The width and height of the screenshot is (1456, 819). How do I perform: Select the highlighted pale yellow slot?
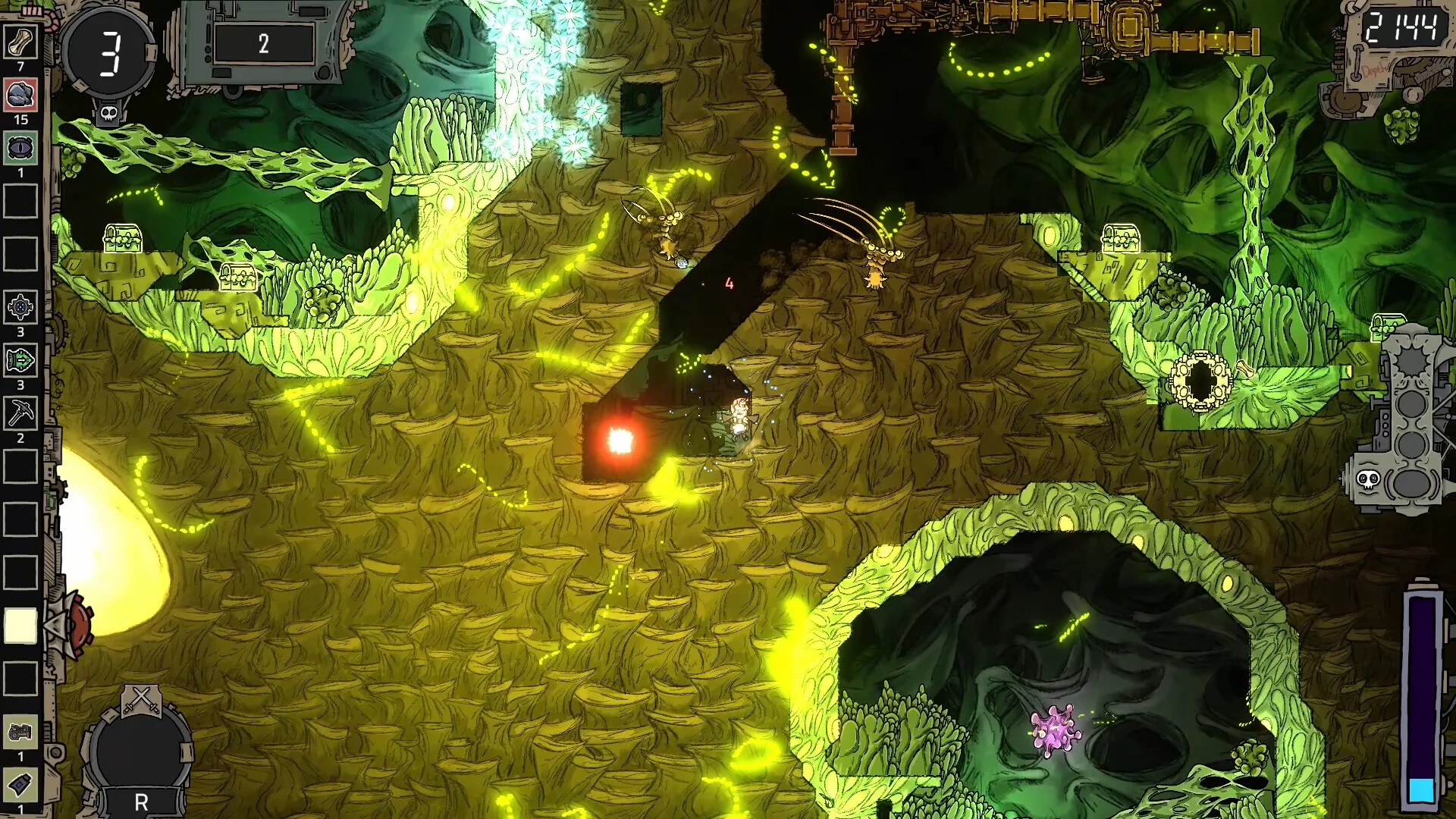tap(20, 626)
